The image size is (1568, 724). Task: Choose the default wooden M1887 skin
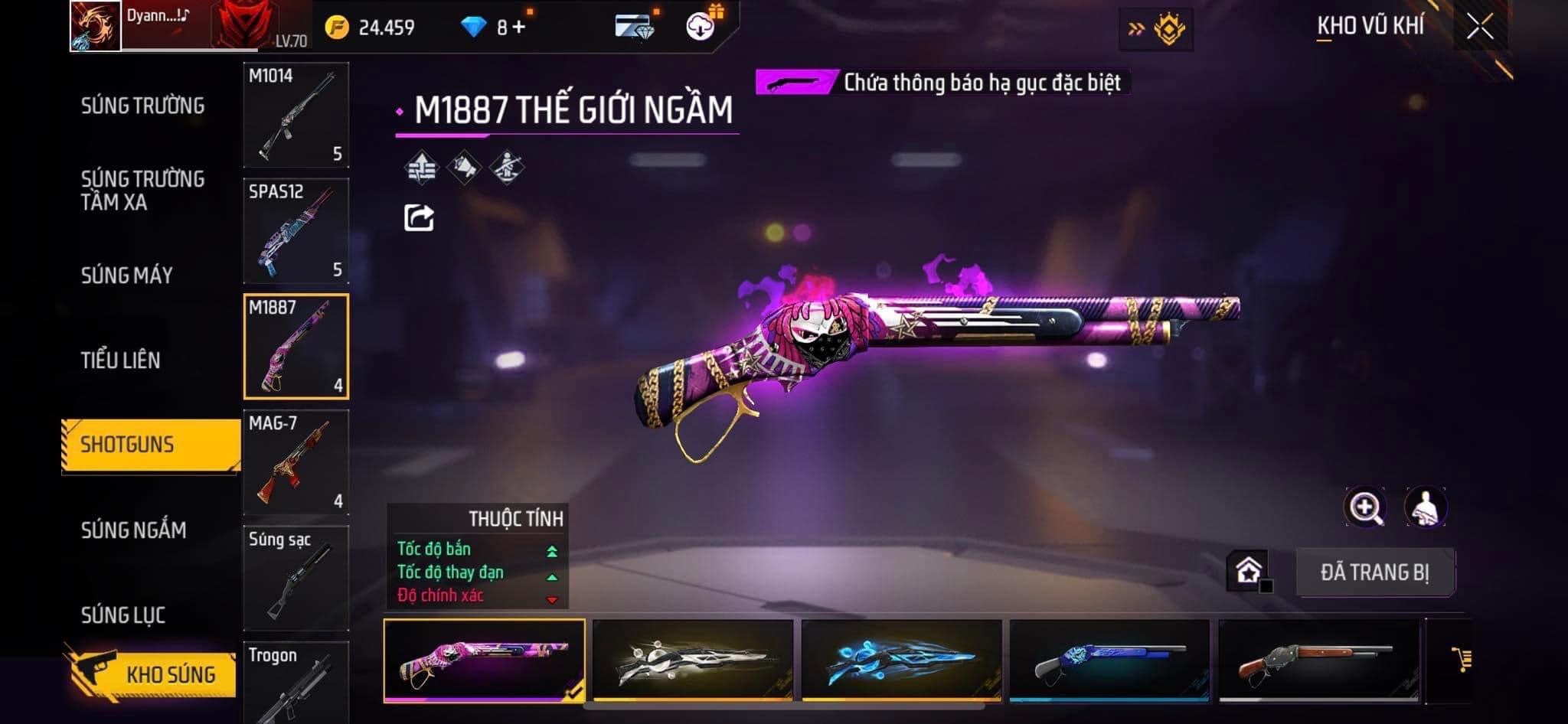1318,660
